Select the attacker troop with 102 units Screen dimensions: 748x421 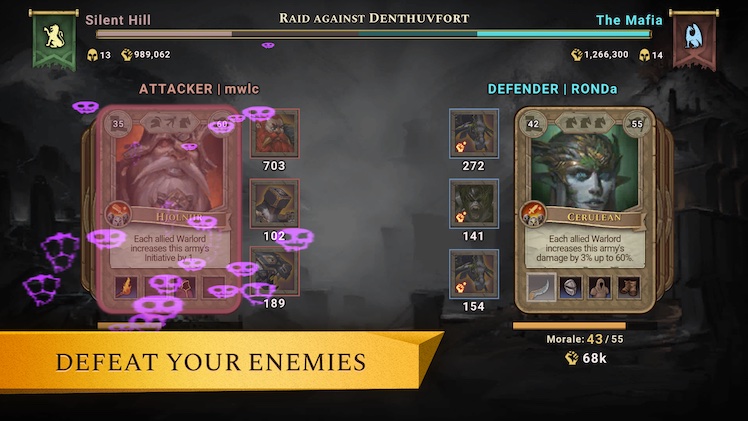274,204
